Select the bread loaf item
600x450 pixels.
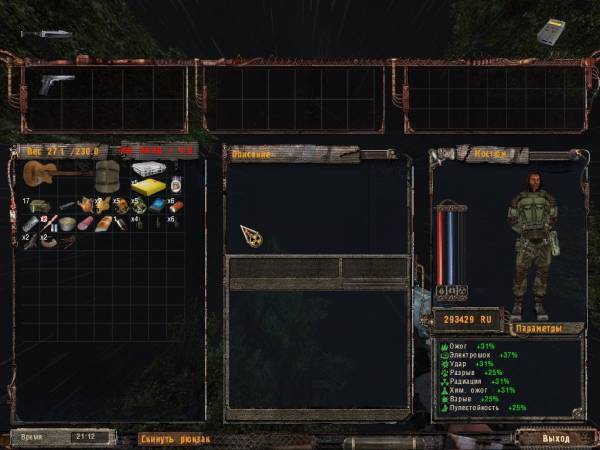coord(105,222)
